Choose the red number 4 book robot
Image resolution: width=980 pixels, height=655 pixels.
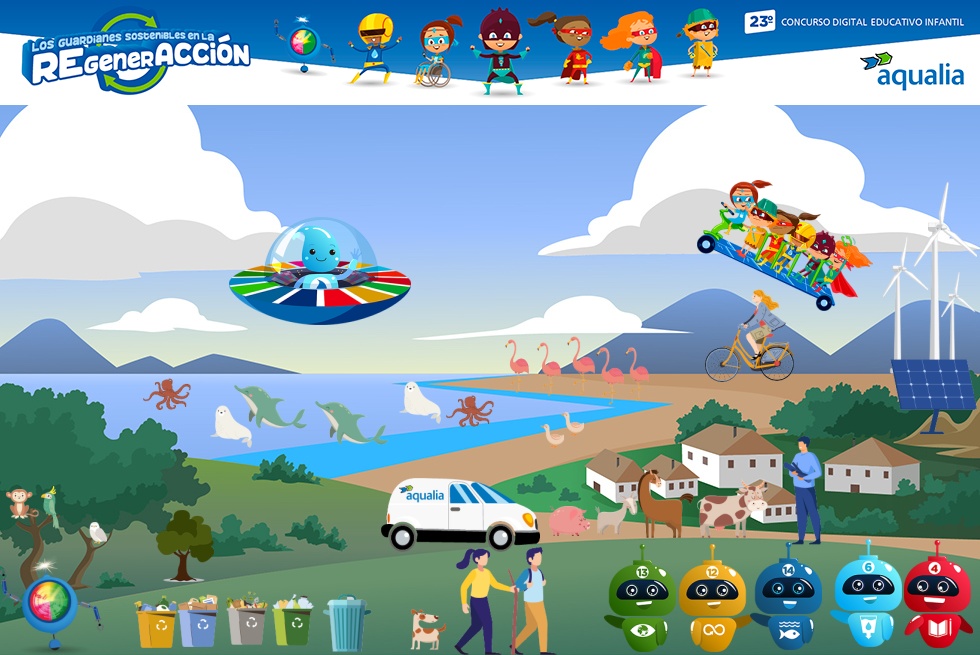point(937,596)
